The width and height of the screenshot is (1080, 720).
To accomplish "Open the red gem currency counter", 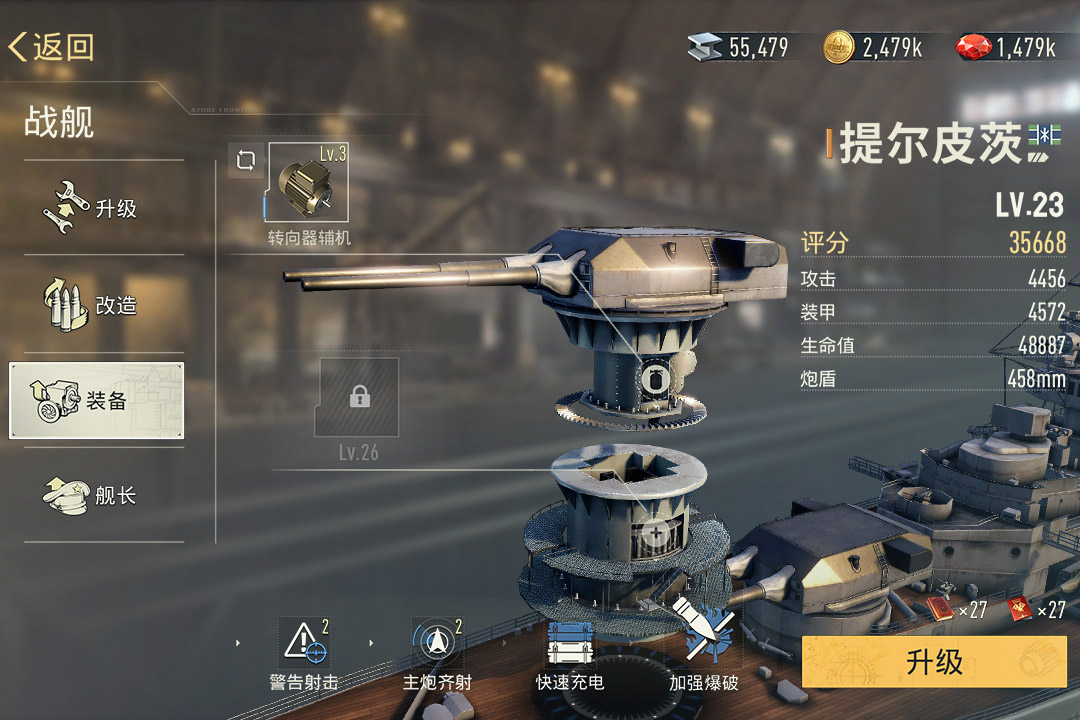I will (x=1006, y=47).
